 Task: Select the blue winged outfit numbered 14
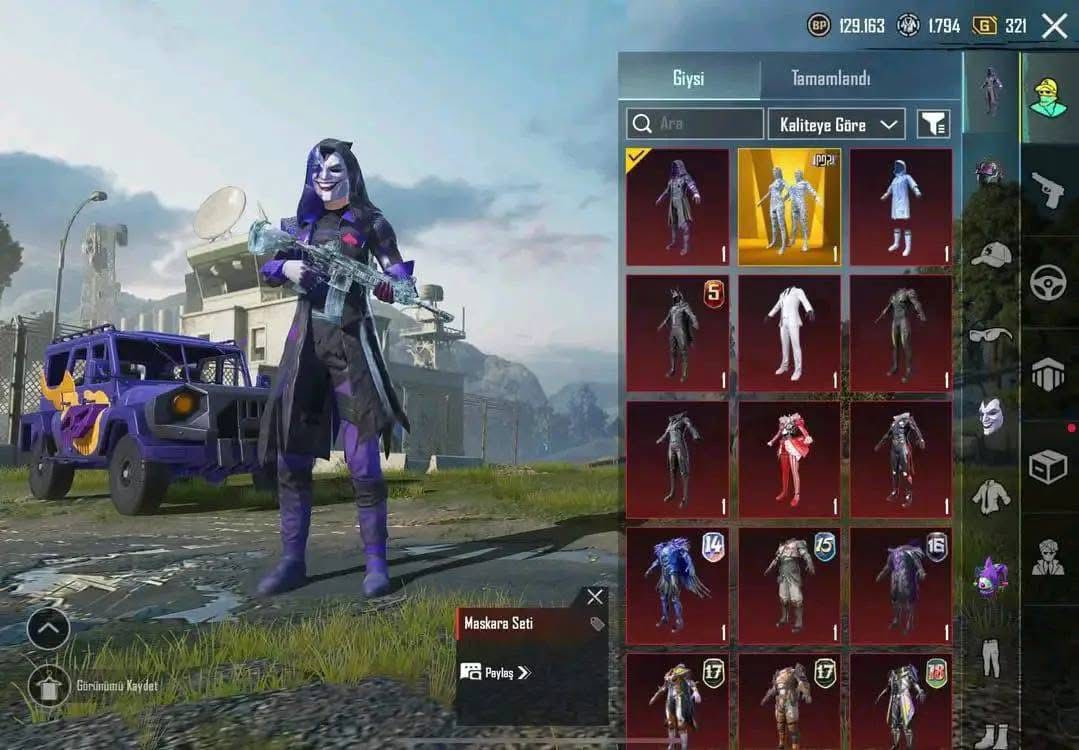tap(677, 586)
